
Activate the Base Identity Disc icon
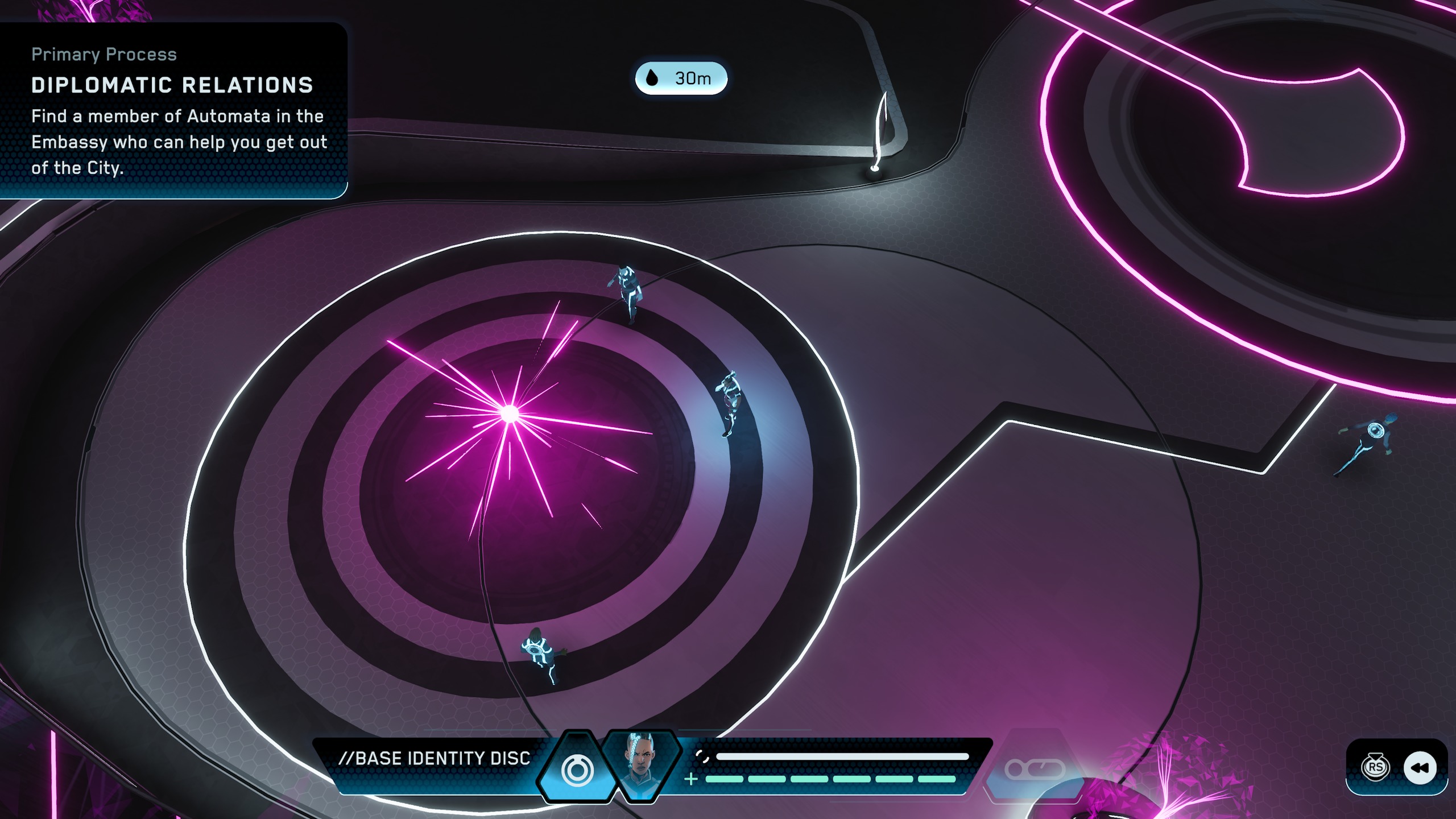pos(577,770)
